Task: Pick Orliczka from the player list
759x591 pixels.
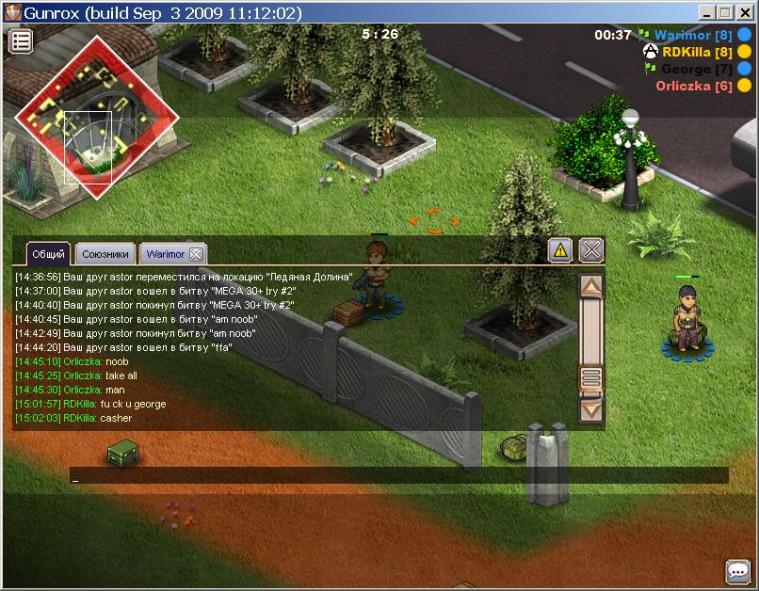Action: pos(694,86)
